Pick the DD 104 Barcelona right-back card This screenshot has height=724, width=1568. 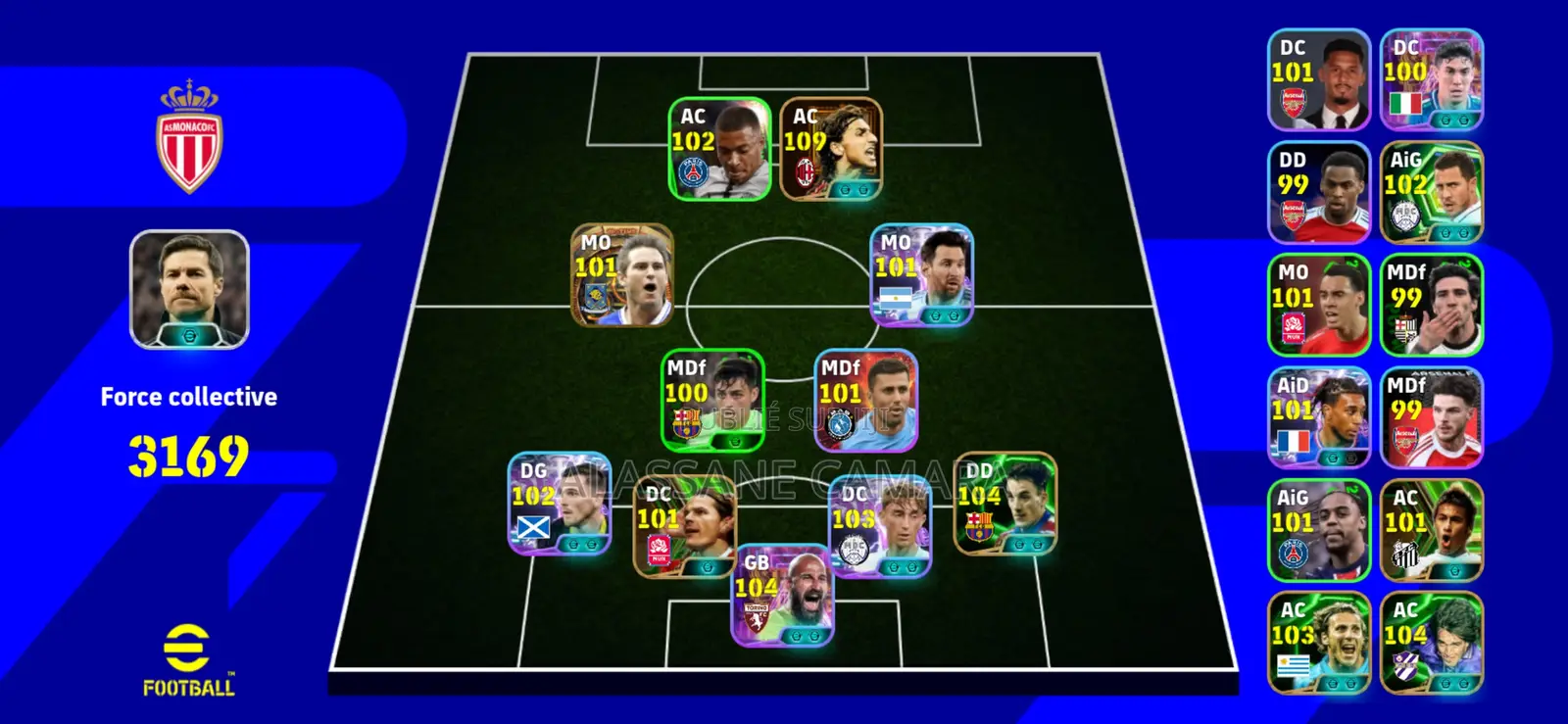pos(1004,505)
